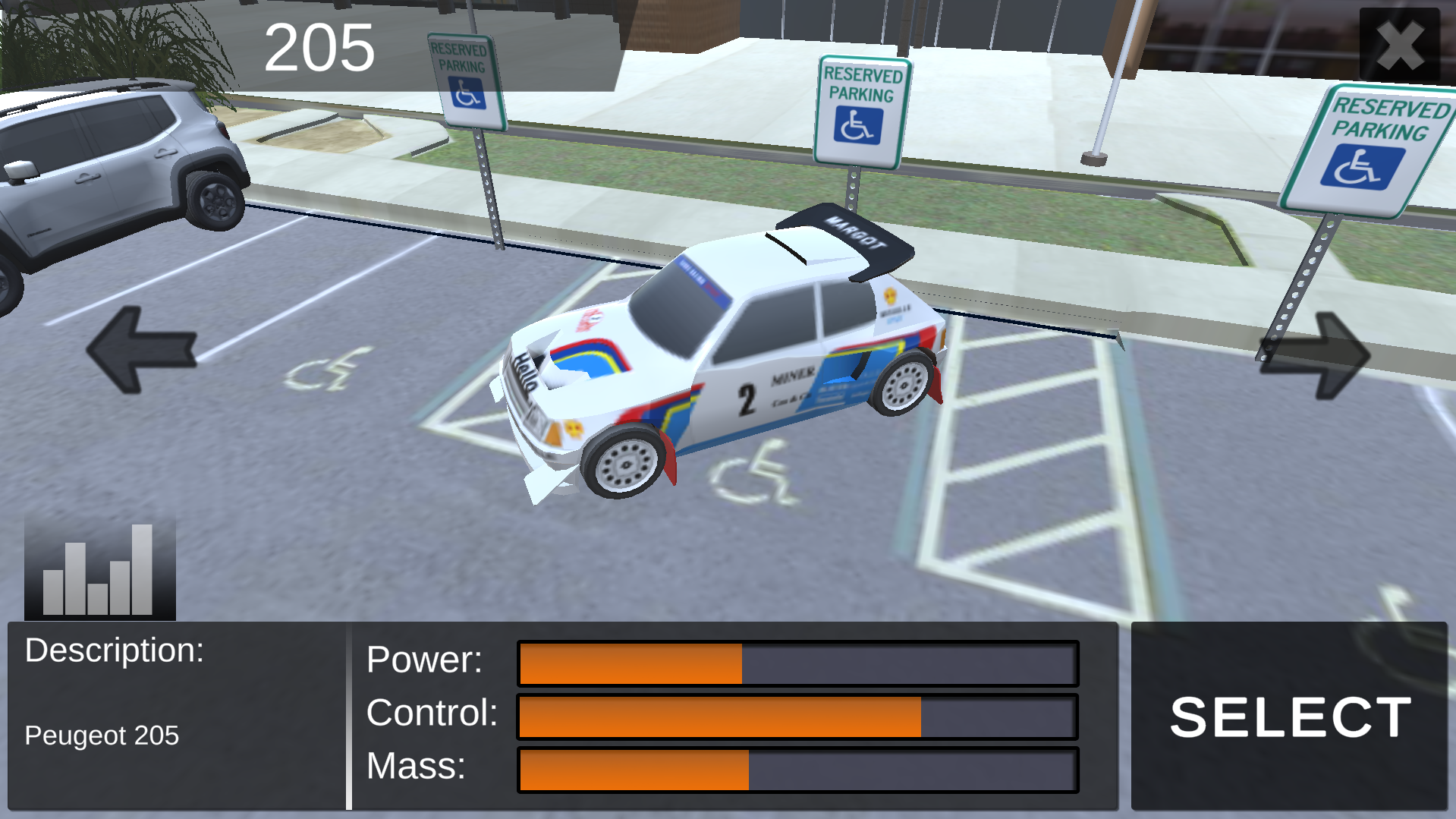This screenshot has width=1456, height=819.
Task: Open the bar chart stats icon
Action: (99, 568)
